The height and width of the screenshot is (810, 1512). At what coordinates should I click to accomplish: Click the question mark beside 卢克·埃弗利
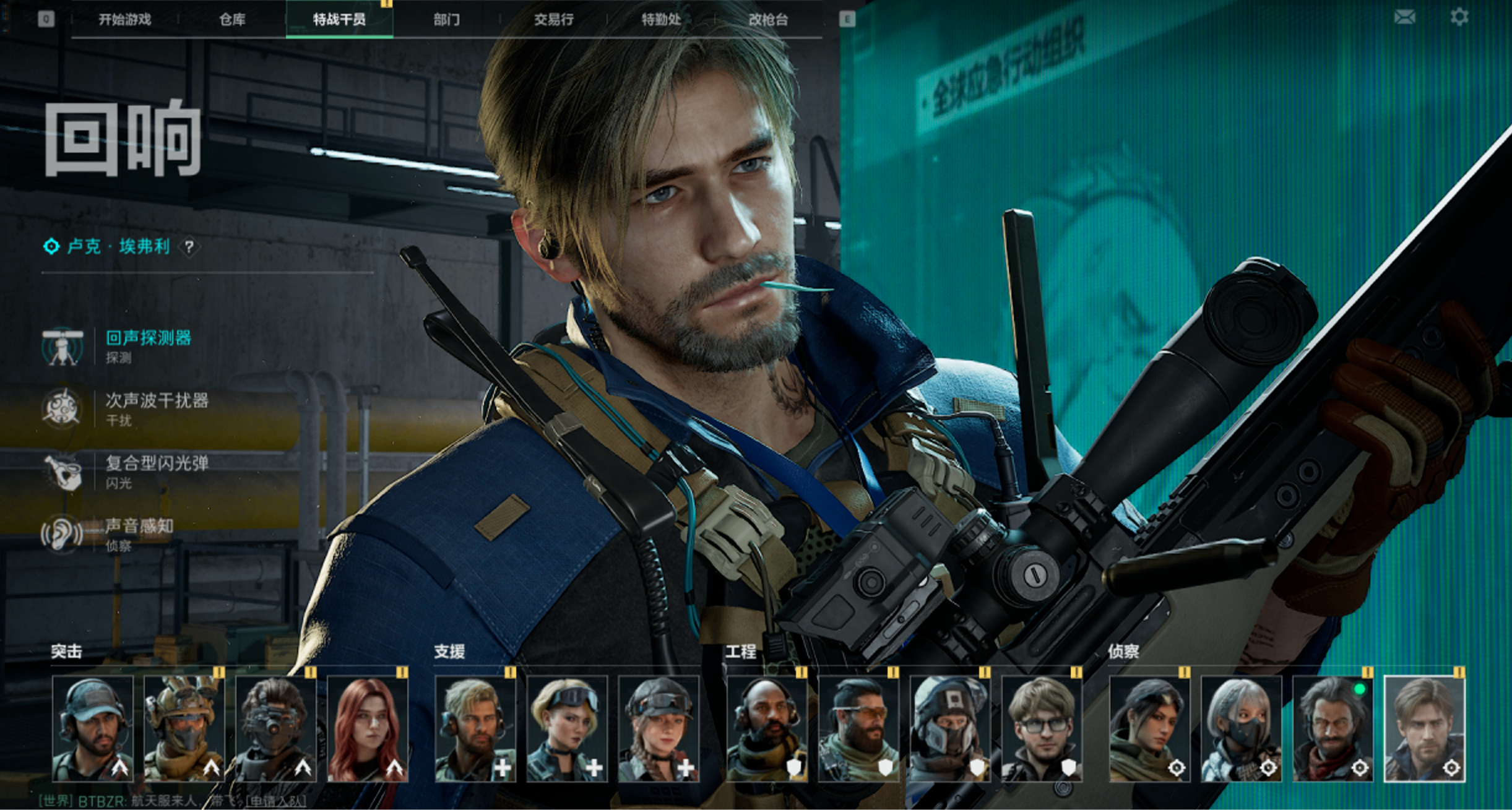tap(189, 247)
